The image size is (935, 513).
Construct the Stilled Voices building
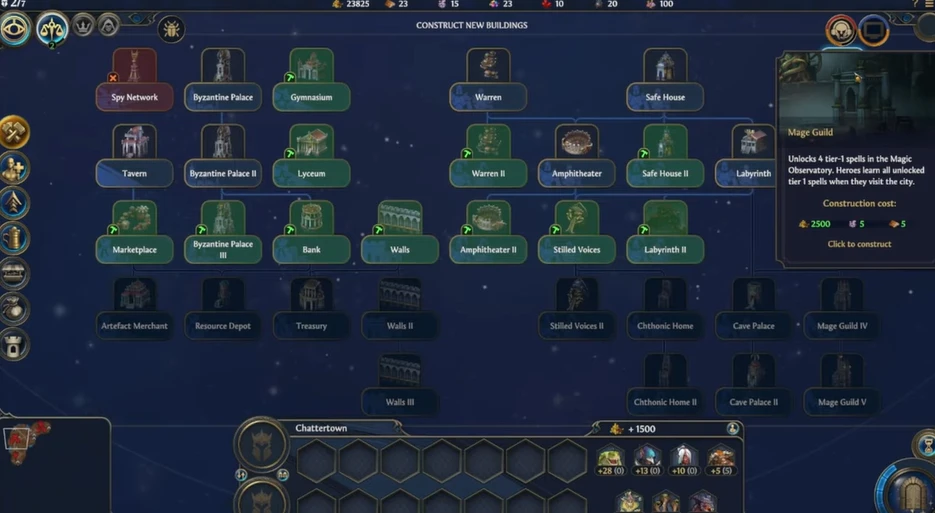pos(576,235)
